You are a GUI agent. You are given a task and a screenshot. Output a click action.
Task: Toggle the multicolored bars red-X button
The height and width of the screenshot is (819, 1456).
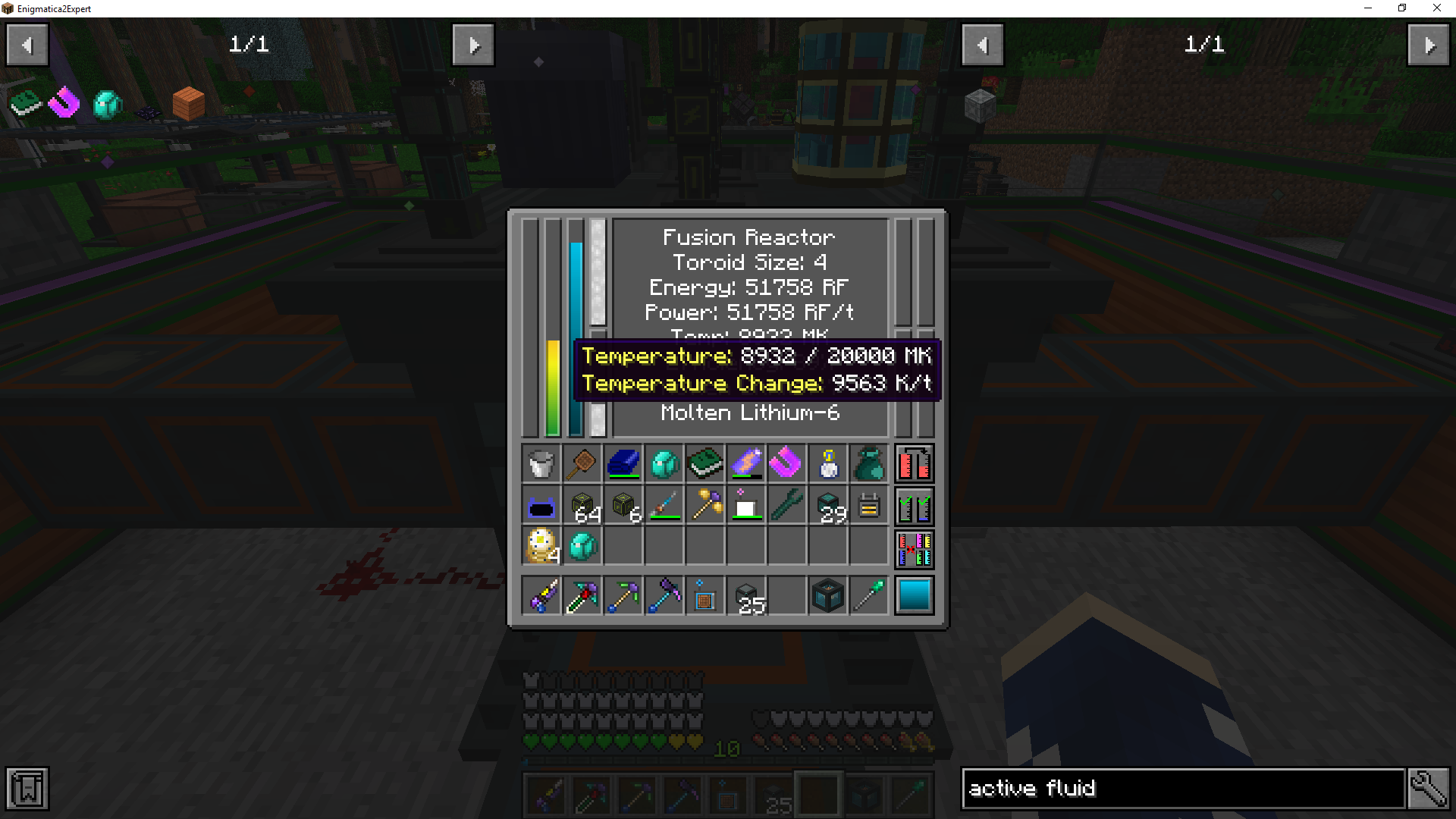coord(914,548)
